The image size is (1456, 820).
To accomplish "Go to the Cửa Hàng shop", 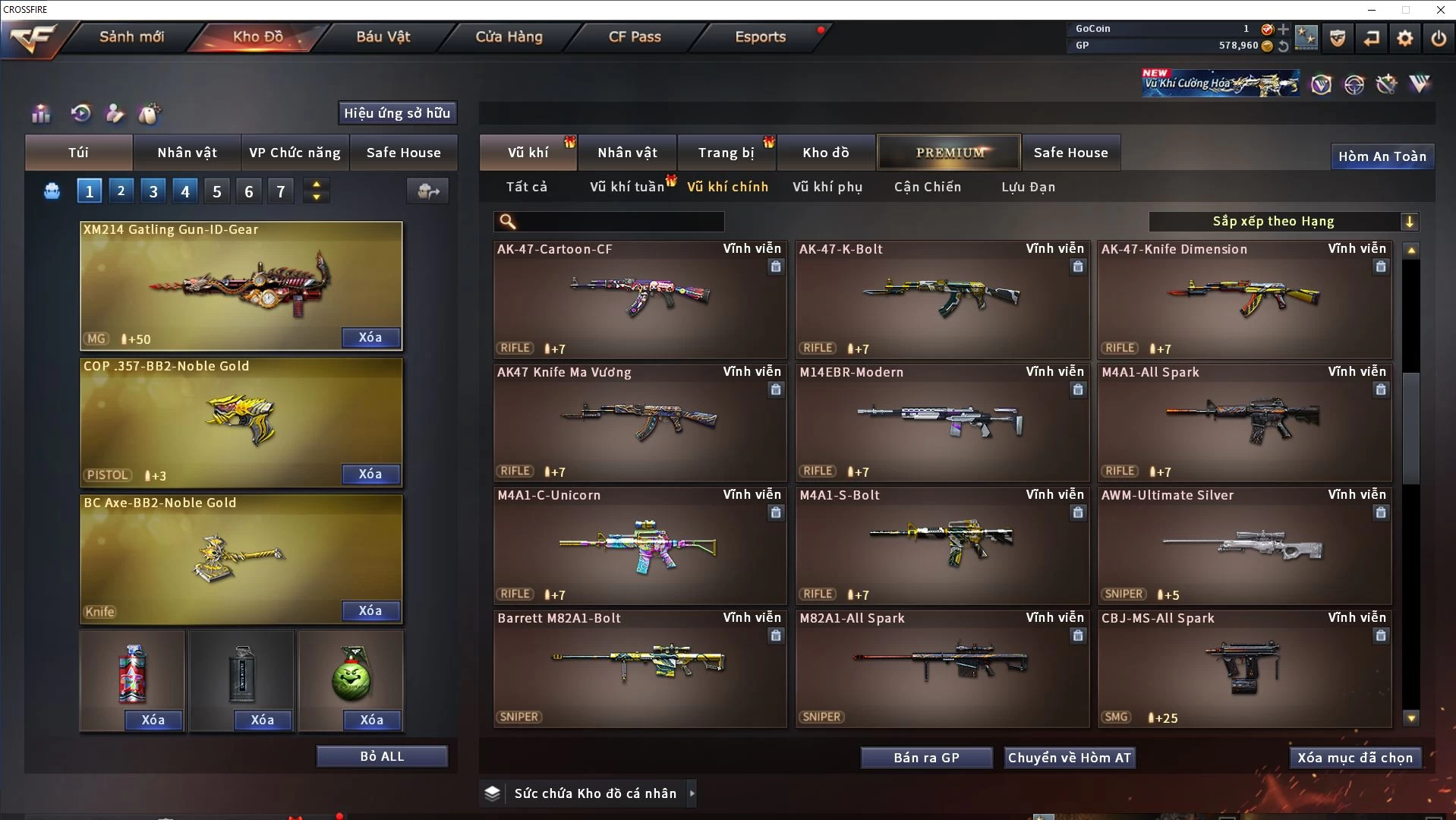I will click(x=509, y=36).
